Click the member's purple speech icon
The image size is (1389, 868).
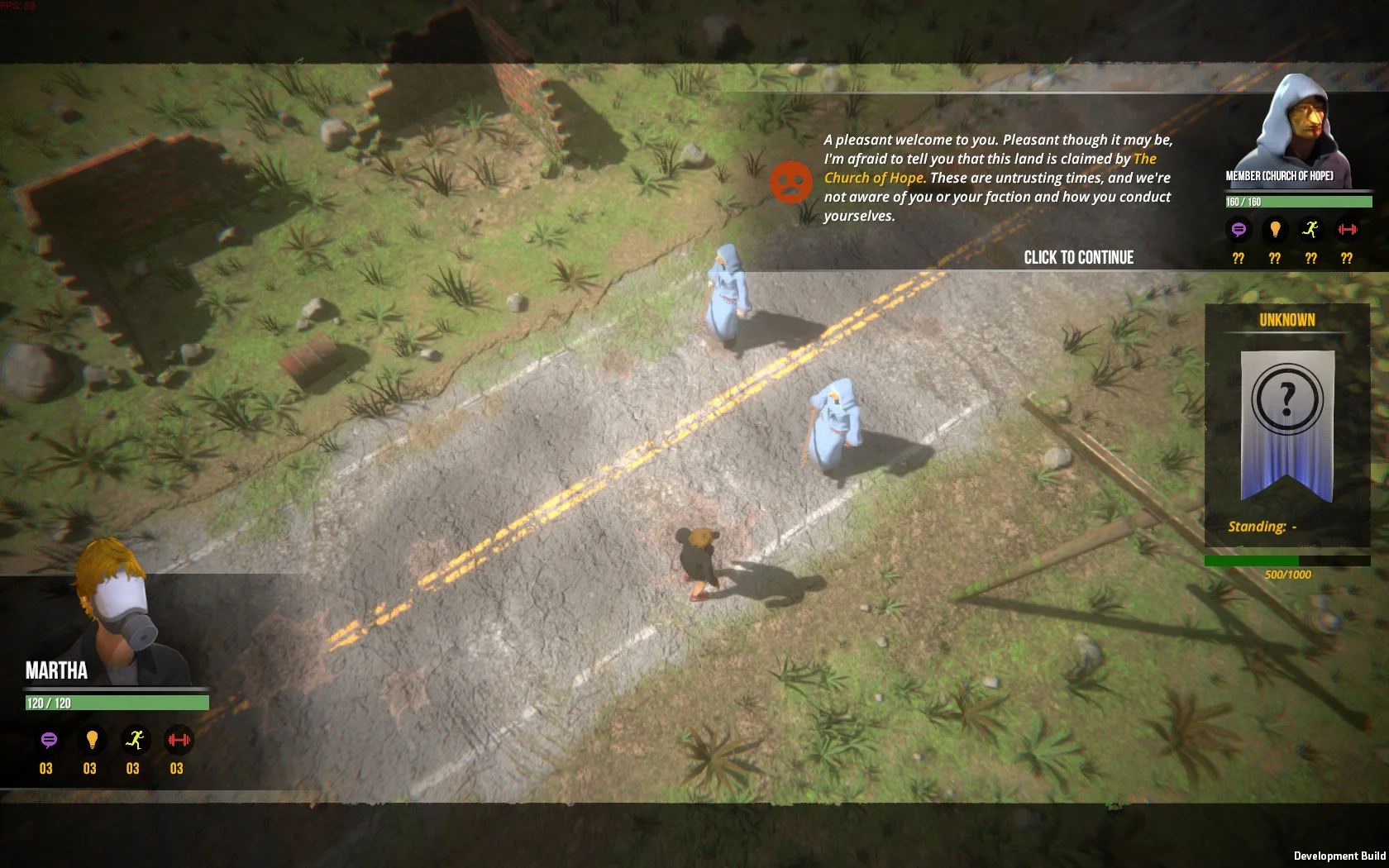pyautogui.click(x=1239, y=229)
